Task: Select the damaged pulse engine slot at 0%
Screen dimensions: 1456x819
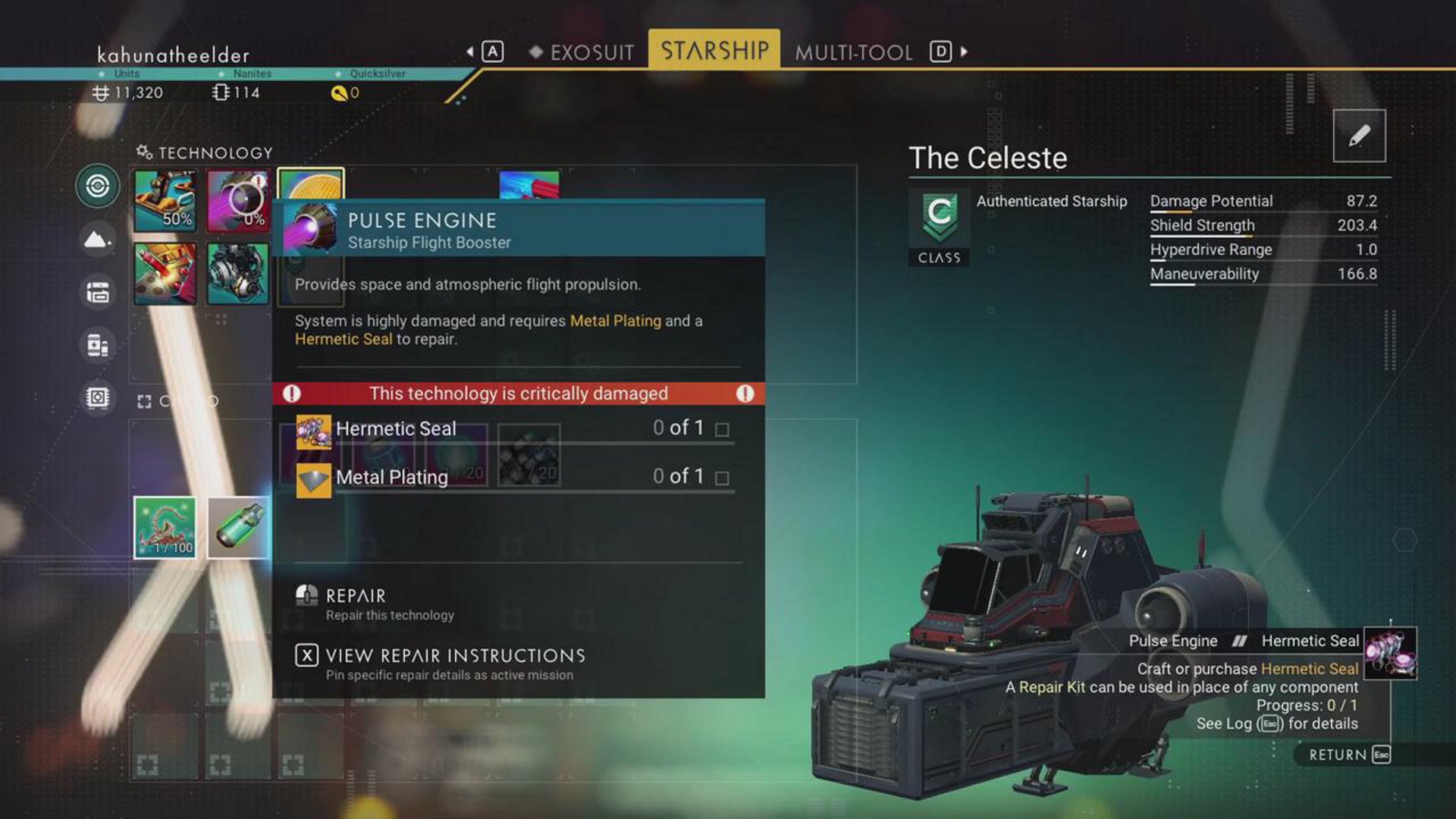Action: pyautogui.click(x=238, y=201)
